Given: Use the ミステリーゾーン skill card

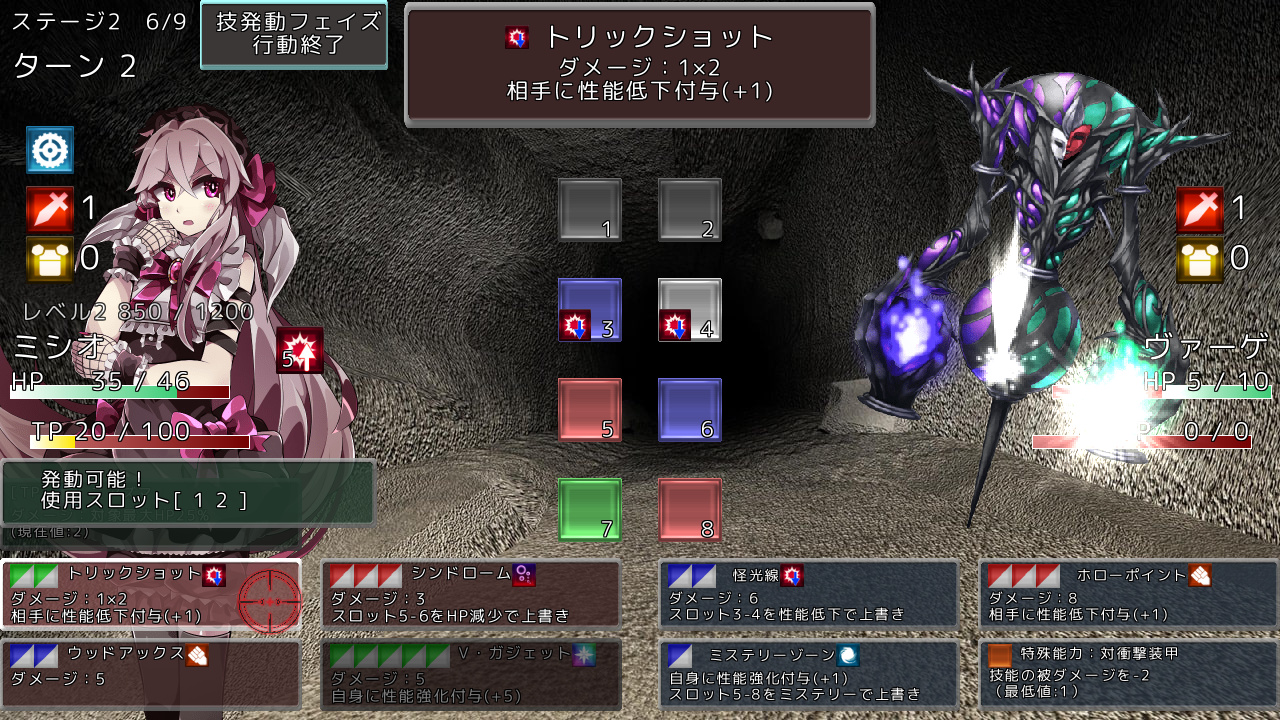Looking at the screenshot, I should (x=808, y=674).
